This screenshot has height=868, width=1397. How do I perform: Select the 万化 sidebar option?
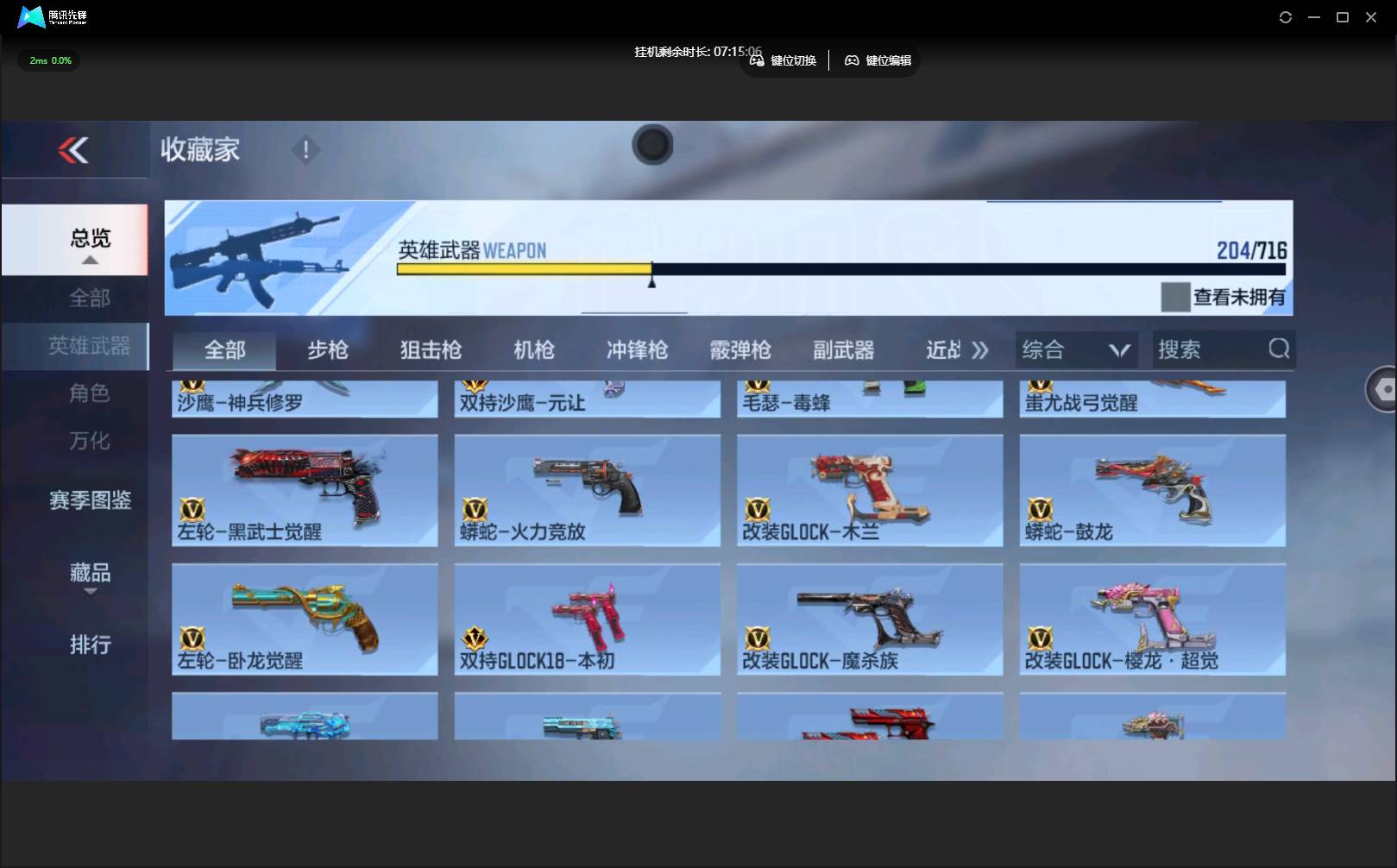tap(90, 440)
